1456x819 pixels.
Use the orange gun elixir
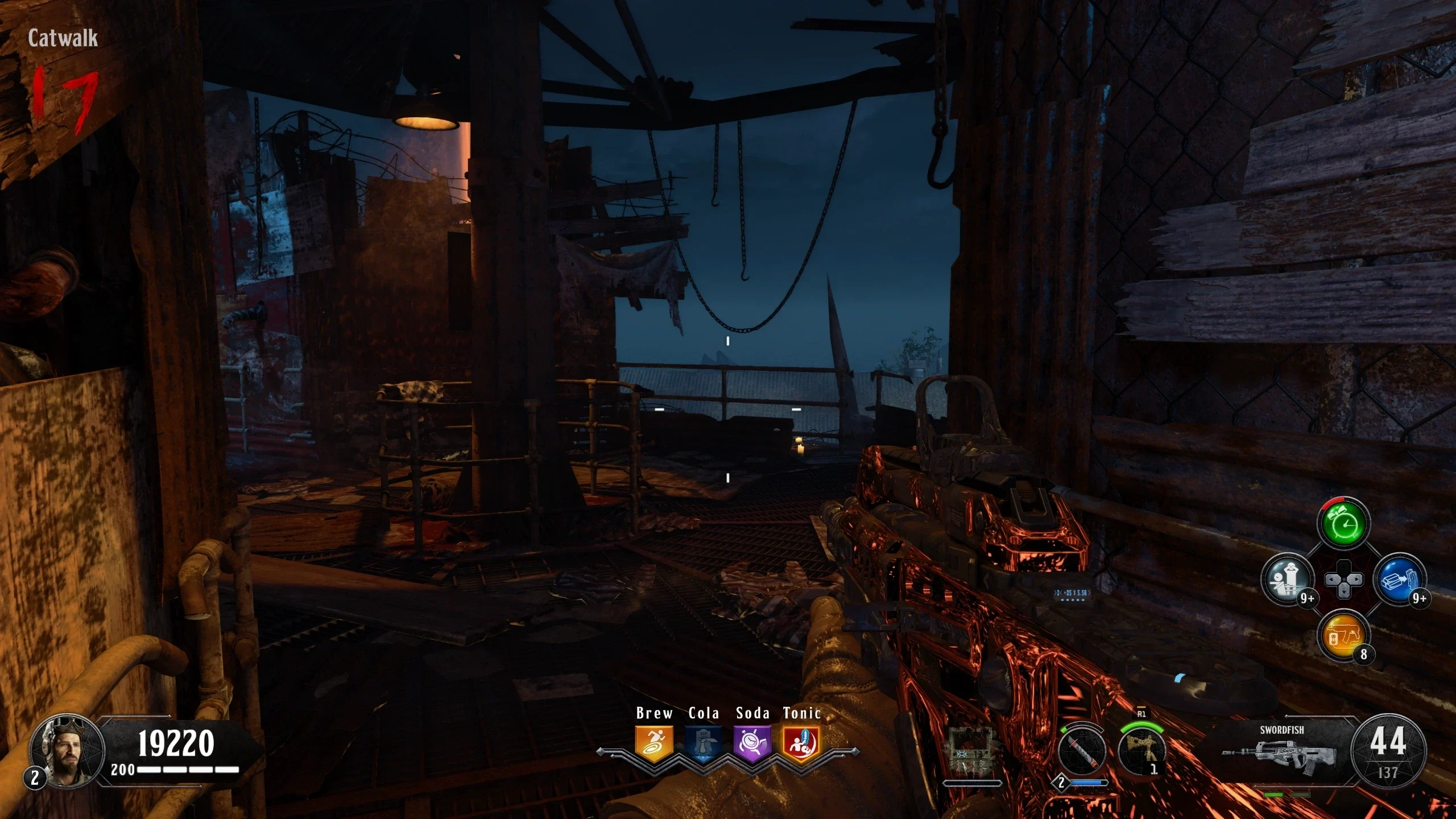[x=1343, y=635]
